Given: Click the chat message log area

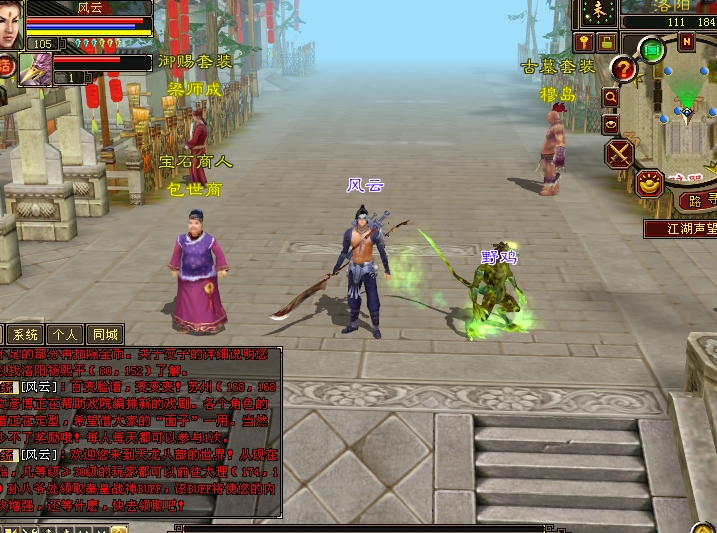Looking at the screenshot, I should click(x=140, y=430).
